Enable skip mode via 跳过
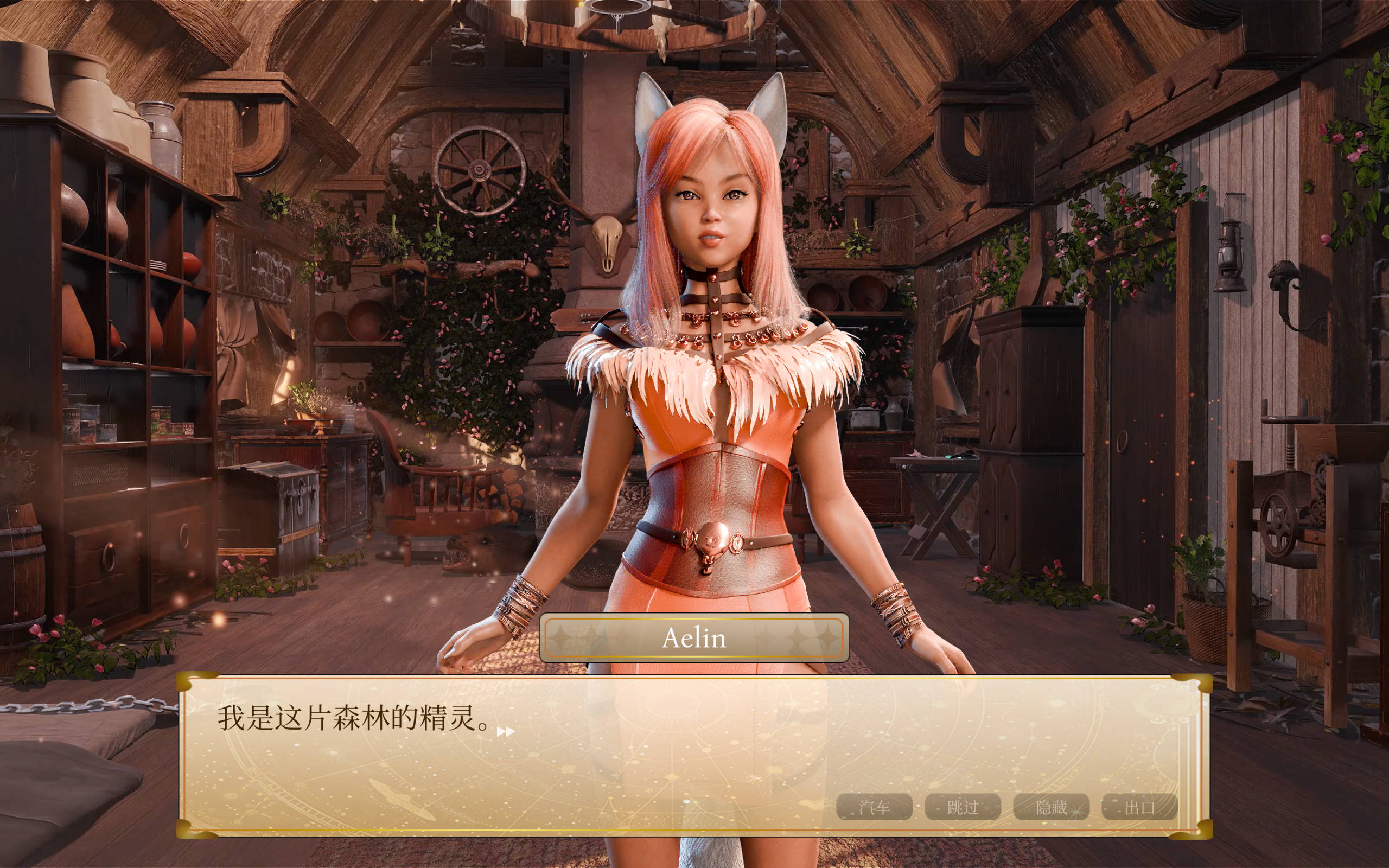This screenshot has width=1389, height=868. (964, 806)
